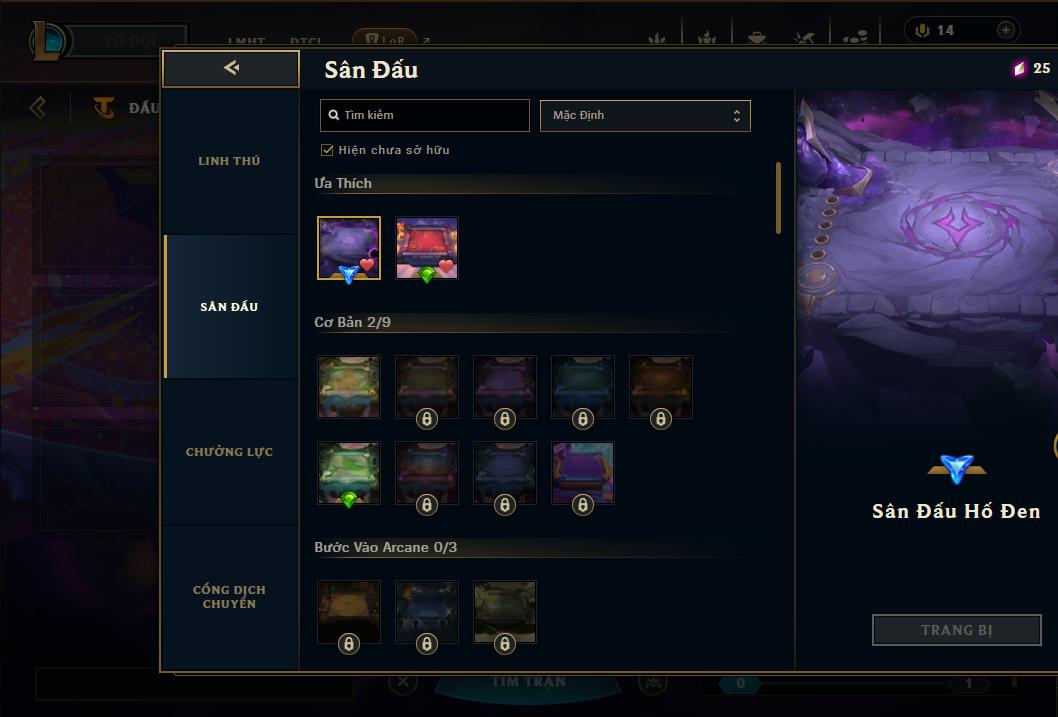Toggle the Hiện chưa sở hữu checkbox
This screenshot has width=1058, height=717.
point(327,150)
